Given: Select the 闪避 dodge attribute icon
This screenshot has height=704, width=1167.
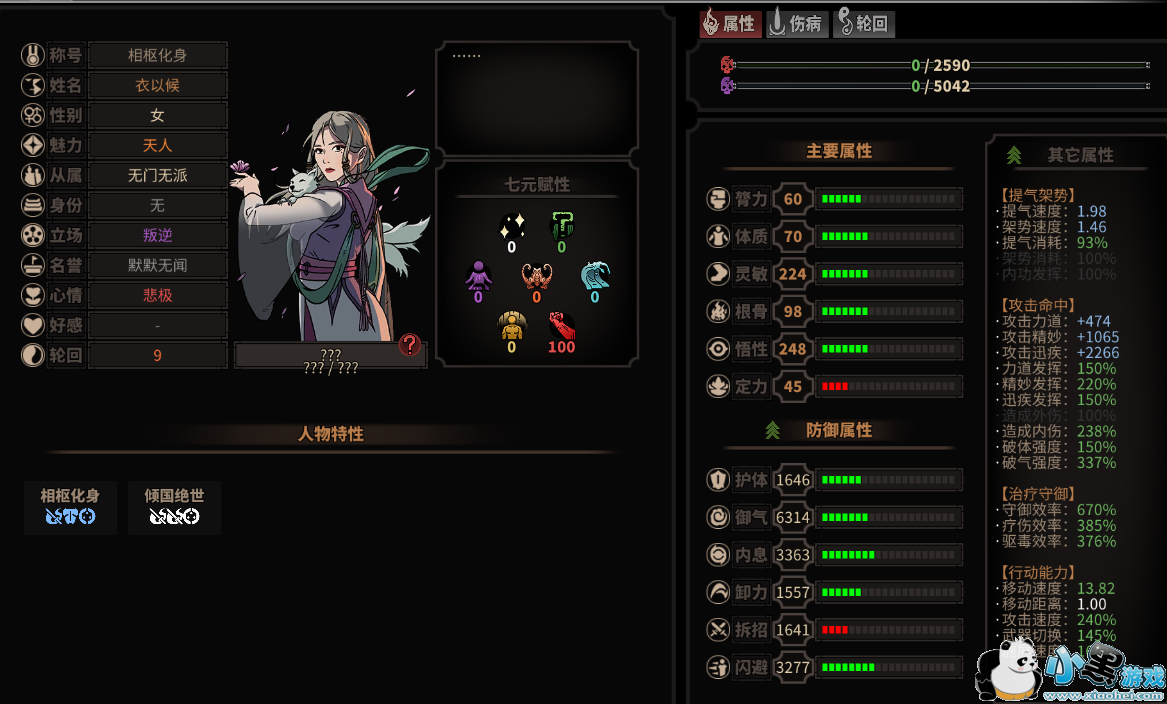Looking at the screenshot, I should 717,667.
